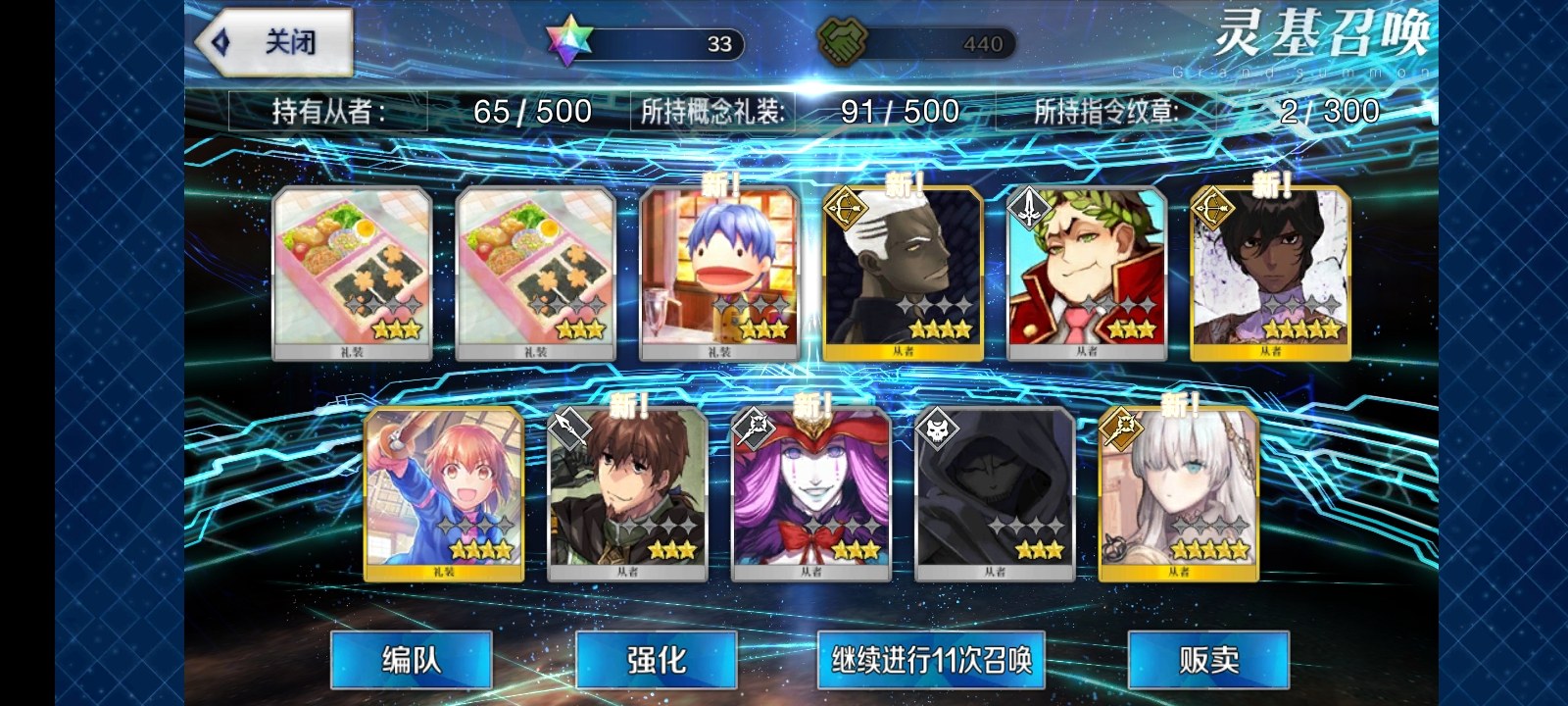Viewport: 1568px width, 706px height.
Task: Open the 贩卖 sell menu
Action: [1208, 660]
